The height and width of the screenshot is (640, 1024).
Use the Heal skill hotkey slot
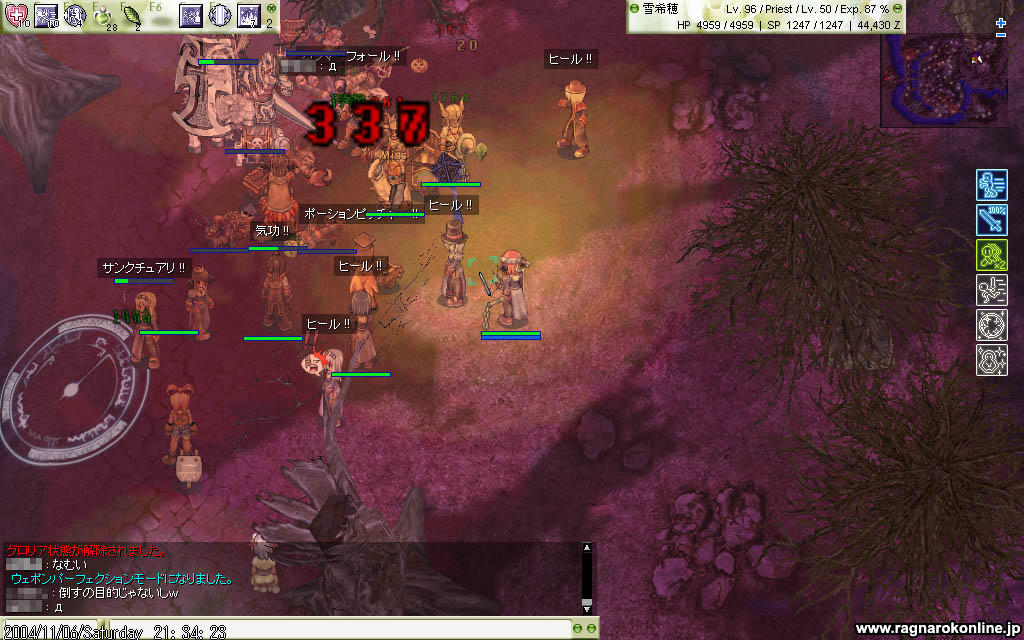[x=17, y=15]
